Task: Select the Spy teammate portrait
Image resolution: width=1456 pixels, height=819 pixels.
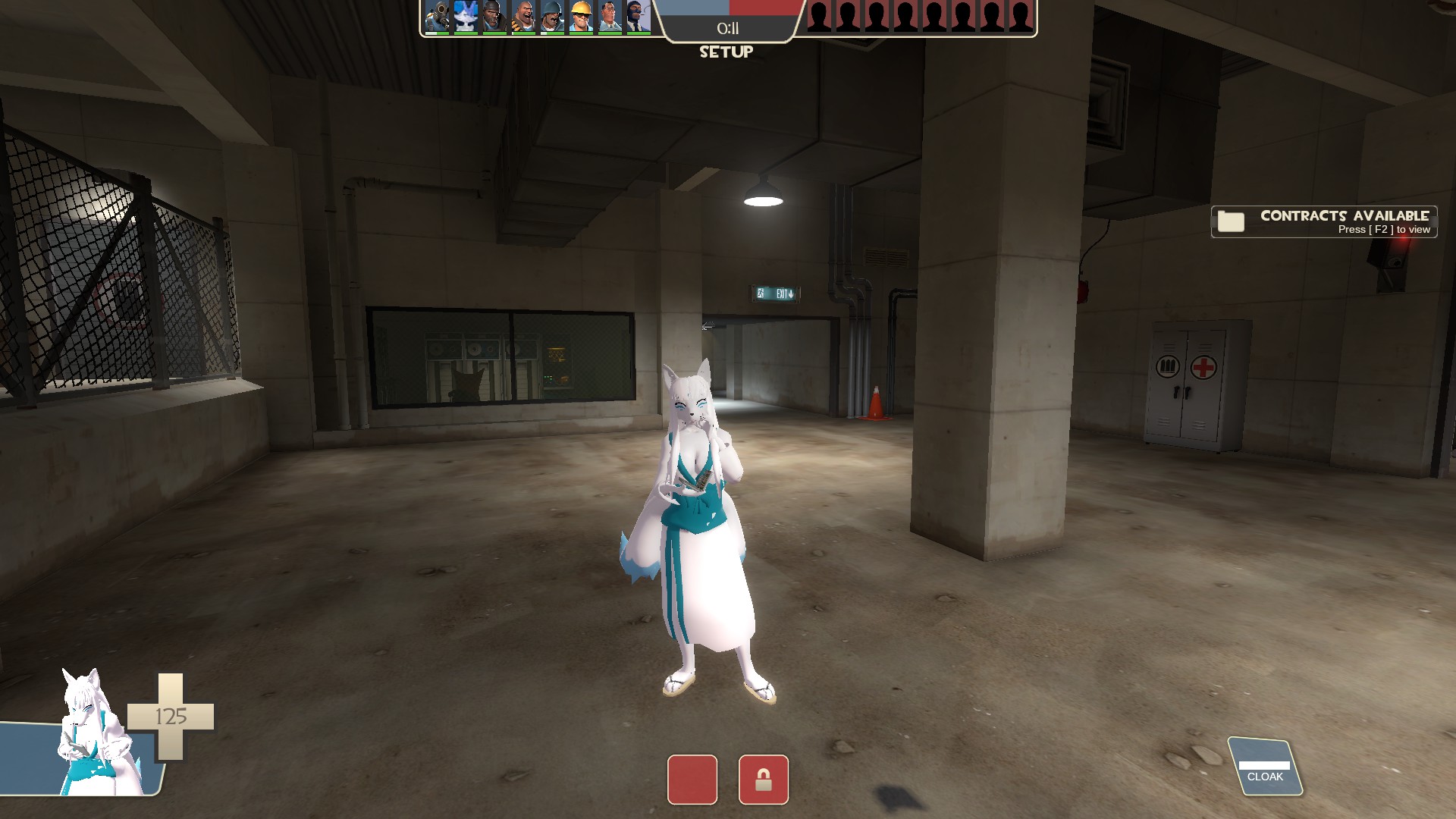Action: click(x=638, y=17)
